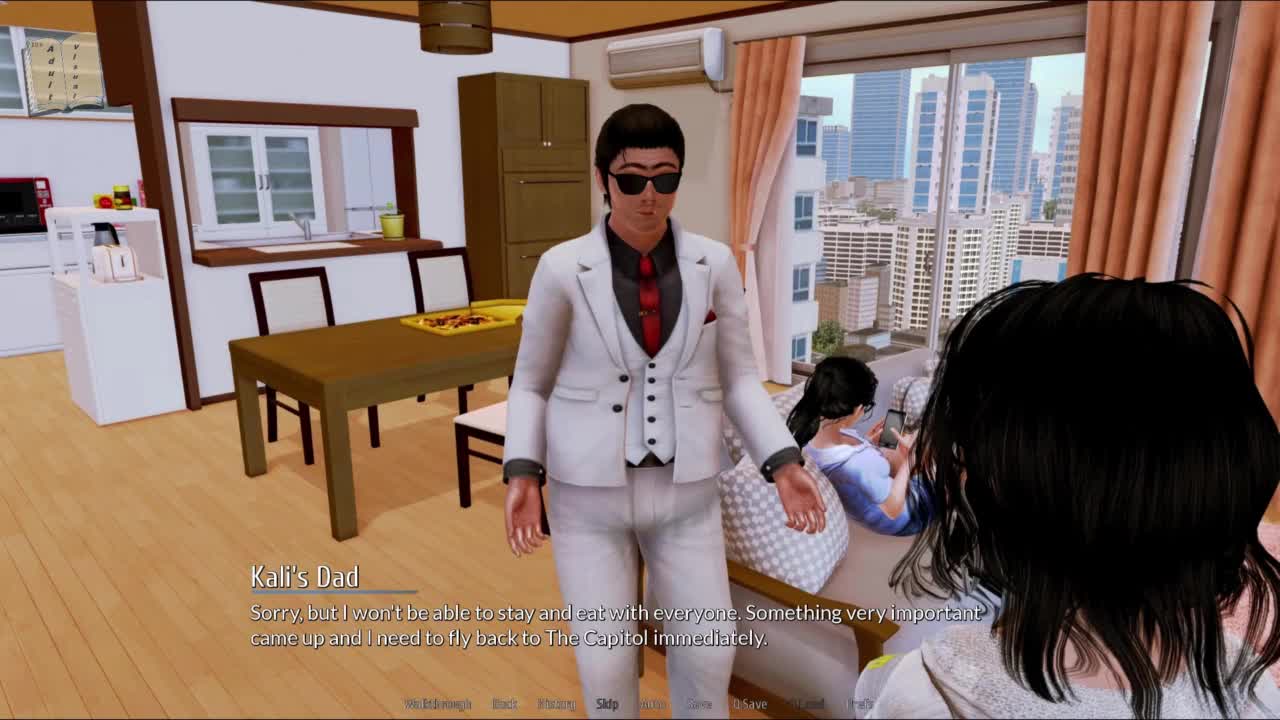Viewport: 1280px width, 720px height.
Task: Quick load with Q.Load
Action: pos(808,704)
